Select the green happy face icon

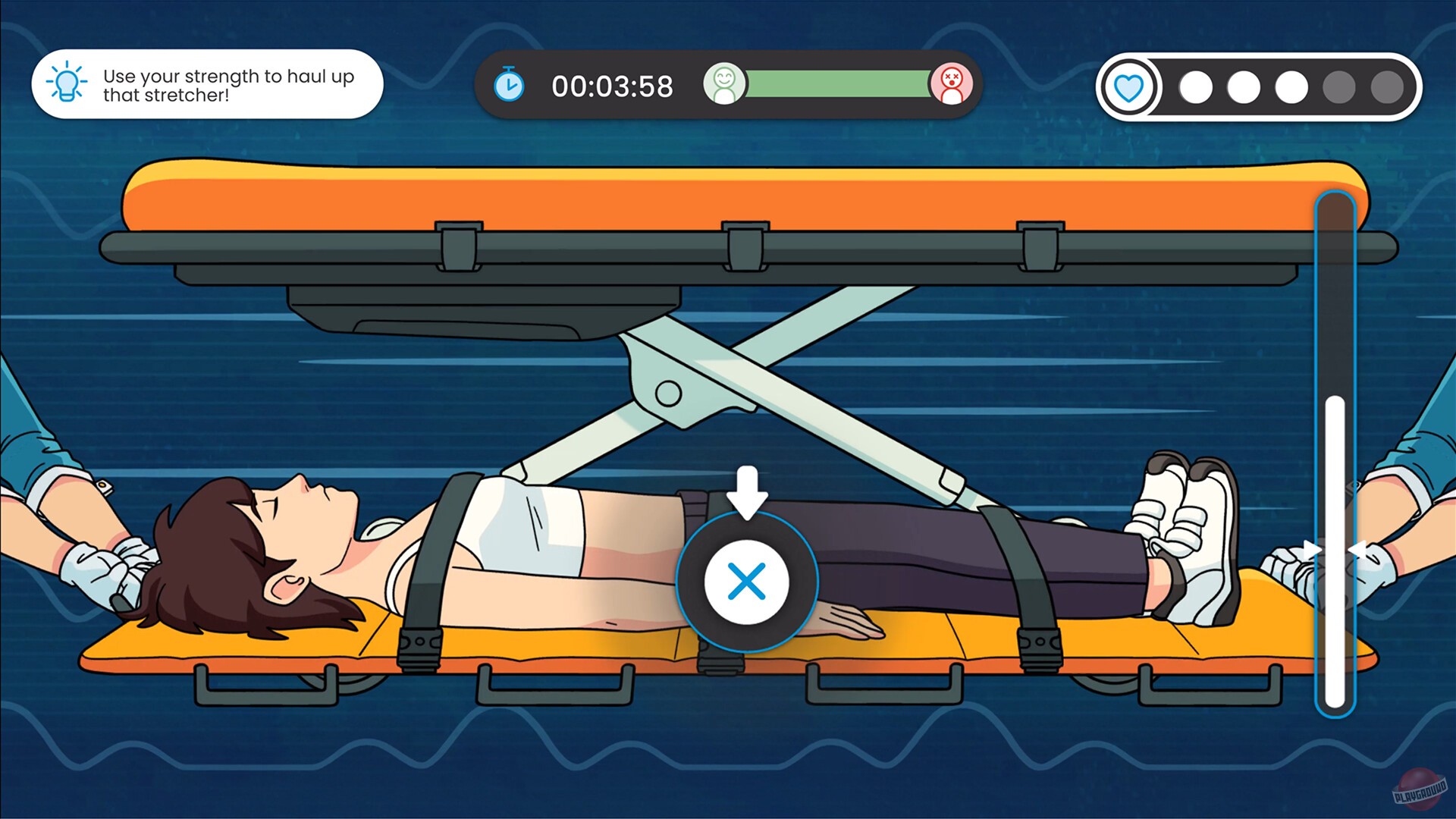(x=726, y=85)
